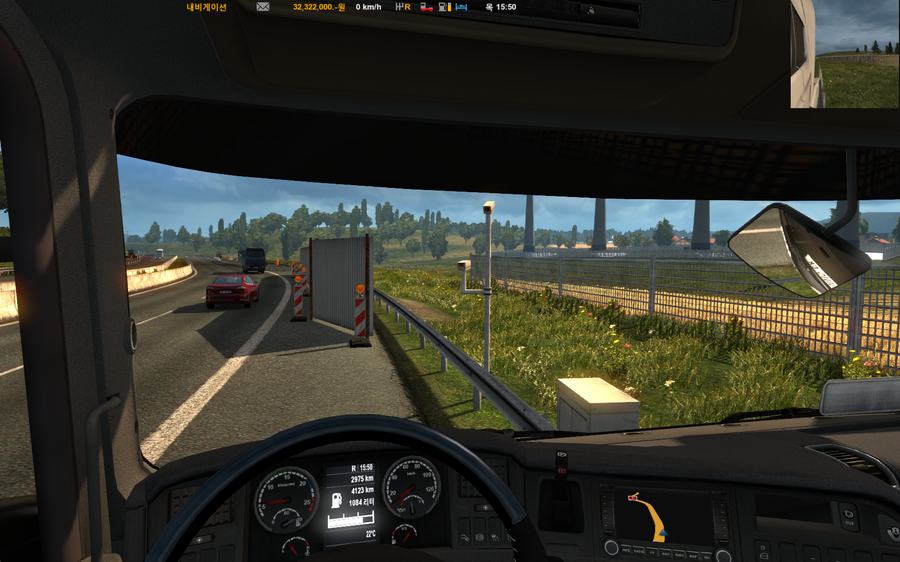Select the fuel pump status icon

[443, 7]
